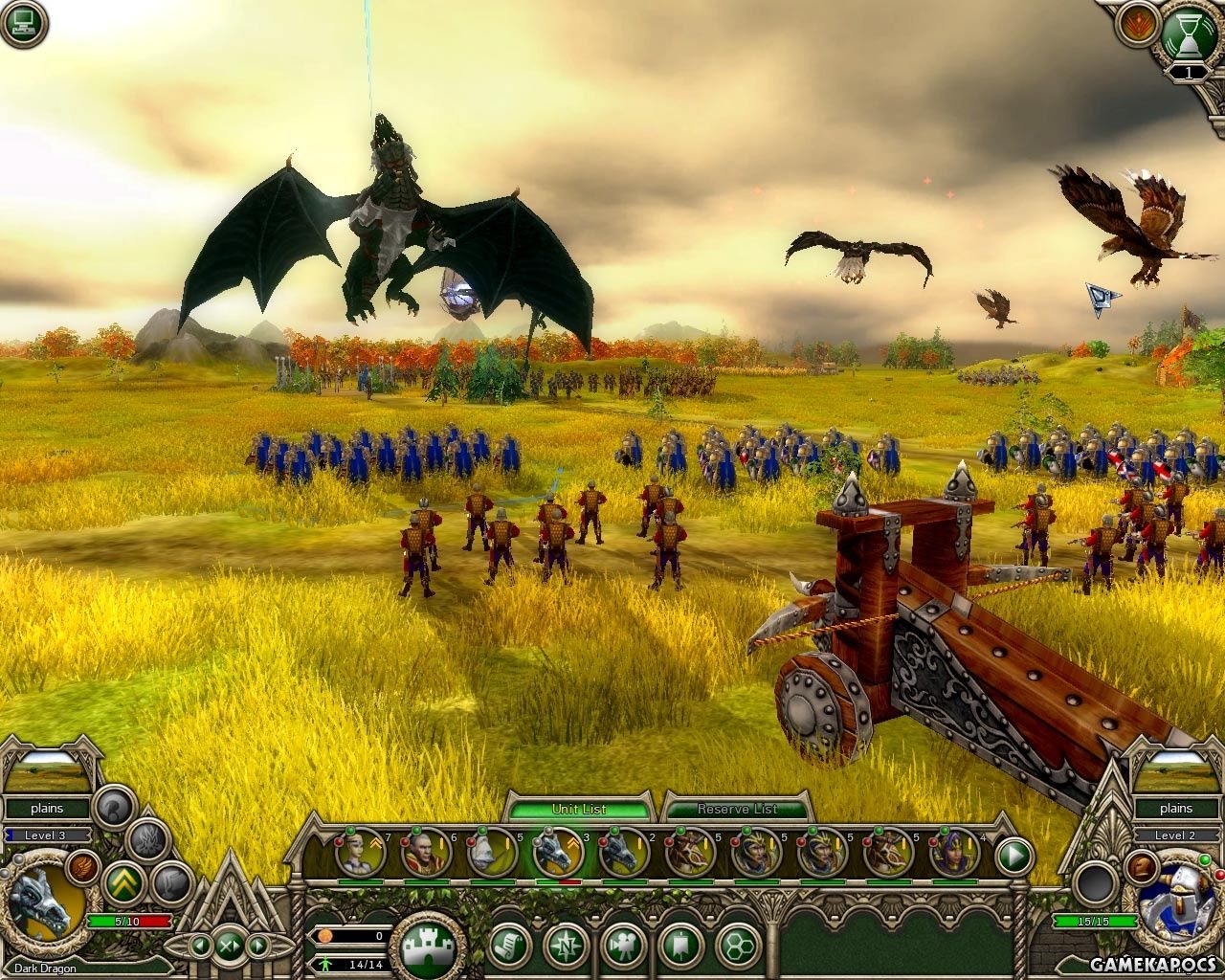The width and height of the screenshot is (1225, 980).
Task: Click the movie camera button
Action: (x=624, y=947)
